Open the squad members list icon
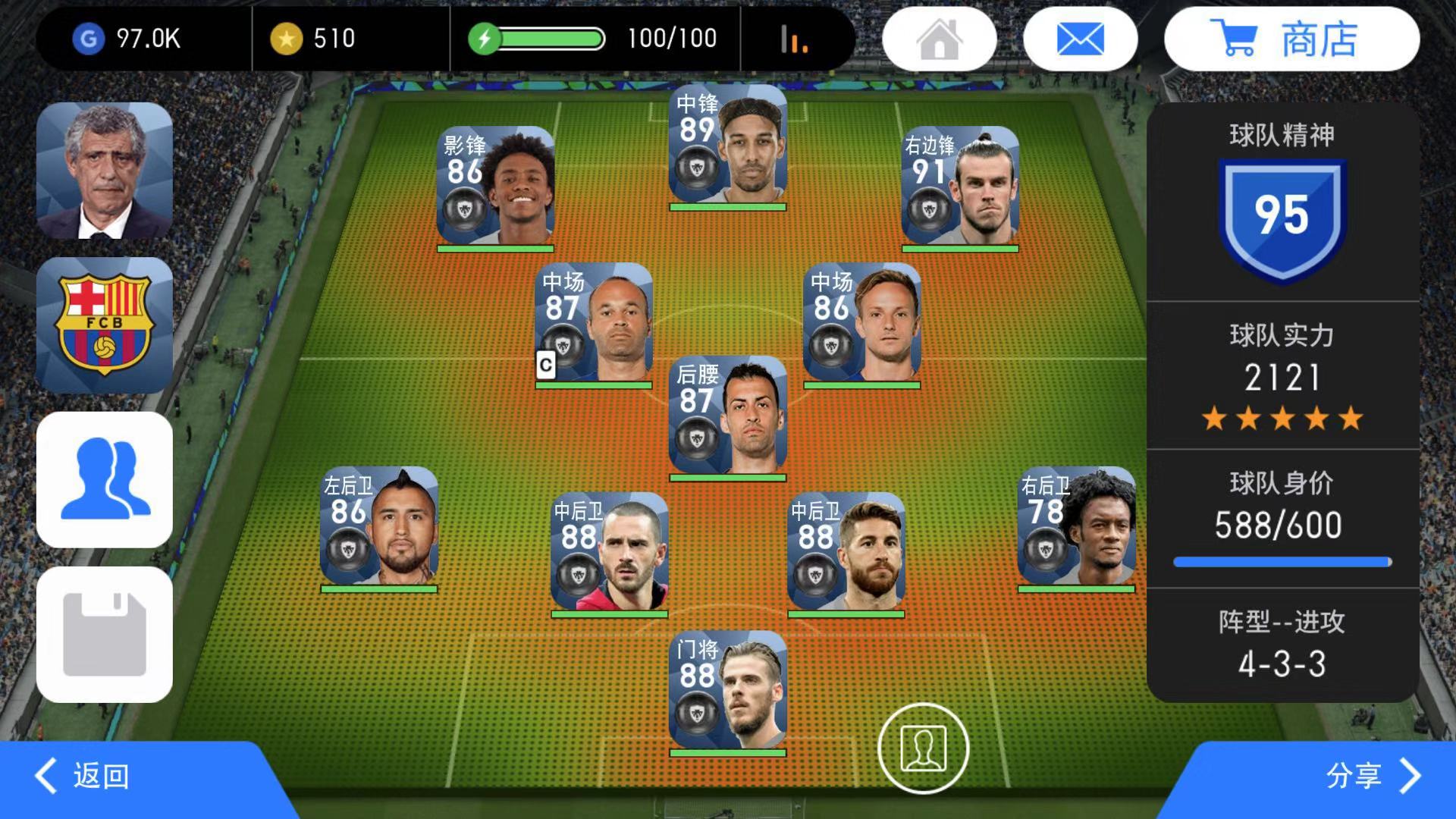The image size is (1456, 819). point(105,480)
